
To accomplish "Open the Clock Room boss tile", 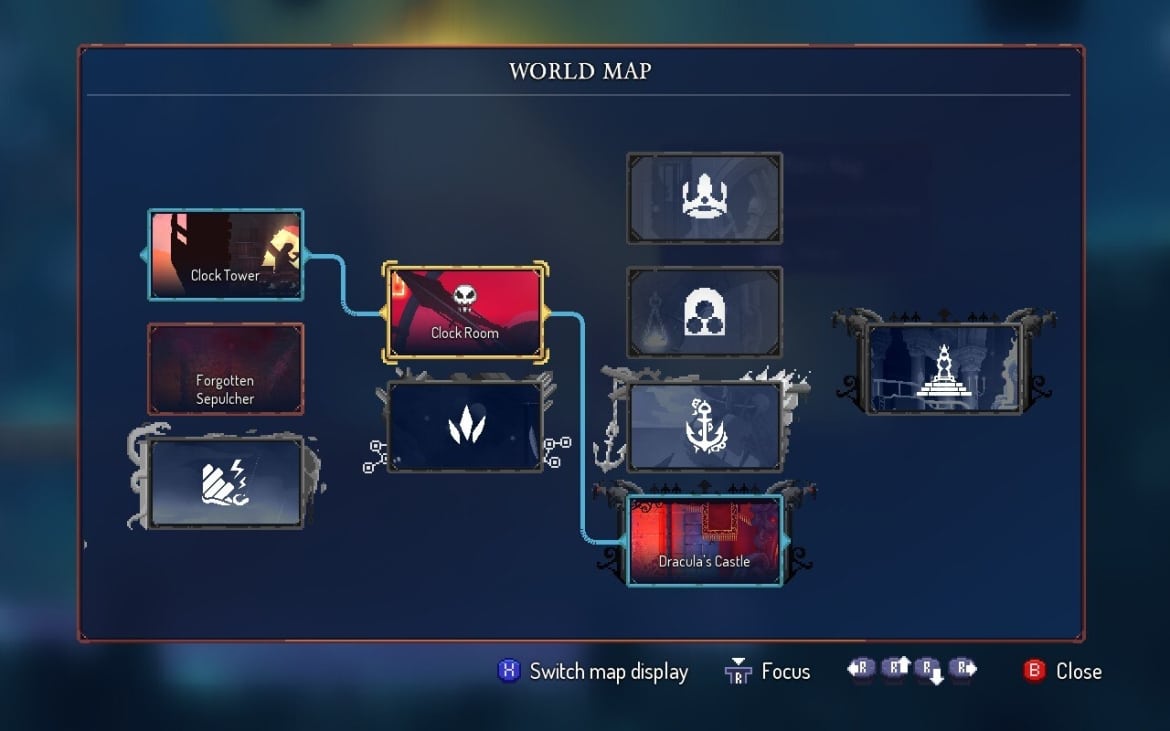I will pos(465,311).
